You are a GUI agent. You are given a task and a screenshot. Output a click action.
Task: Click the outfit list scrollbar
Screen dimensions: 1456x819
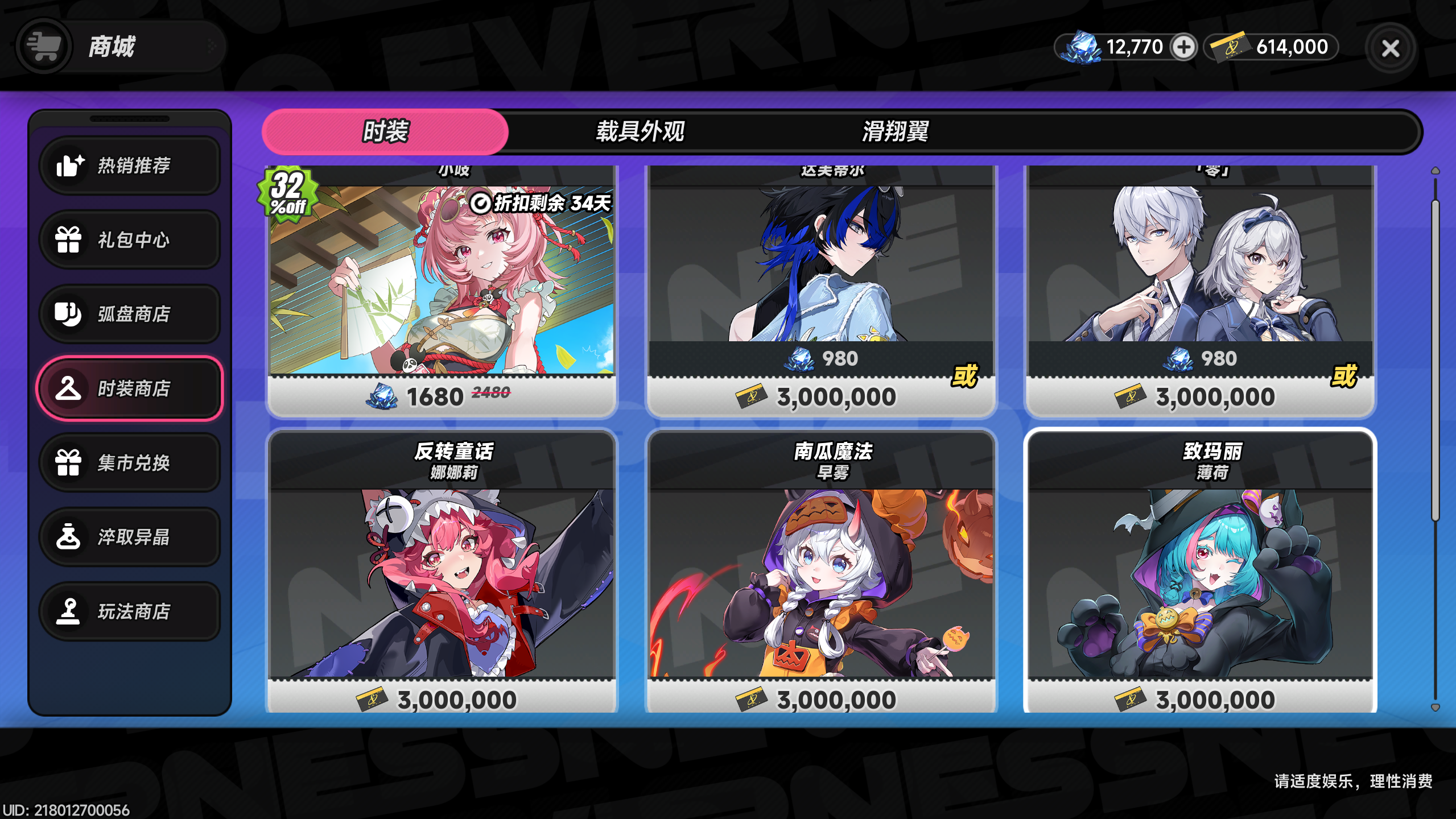(1435, 358)
